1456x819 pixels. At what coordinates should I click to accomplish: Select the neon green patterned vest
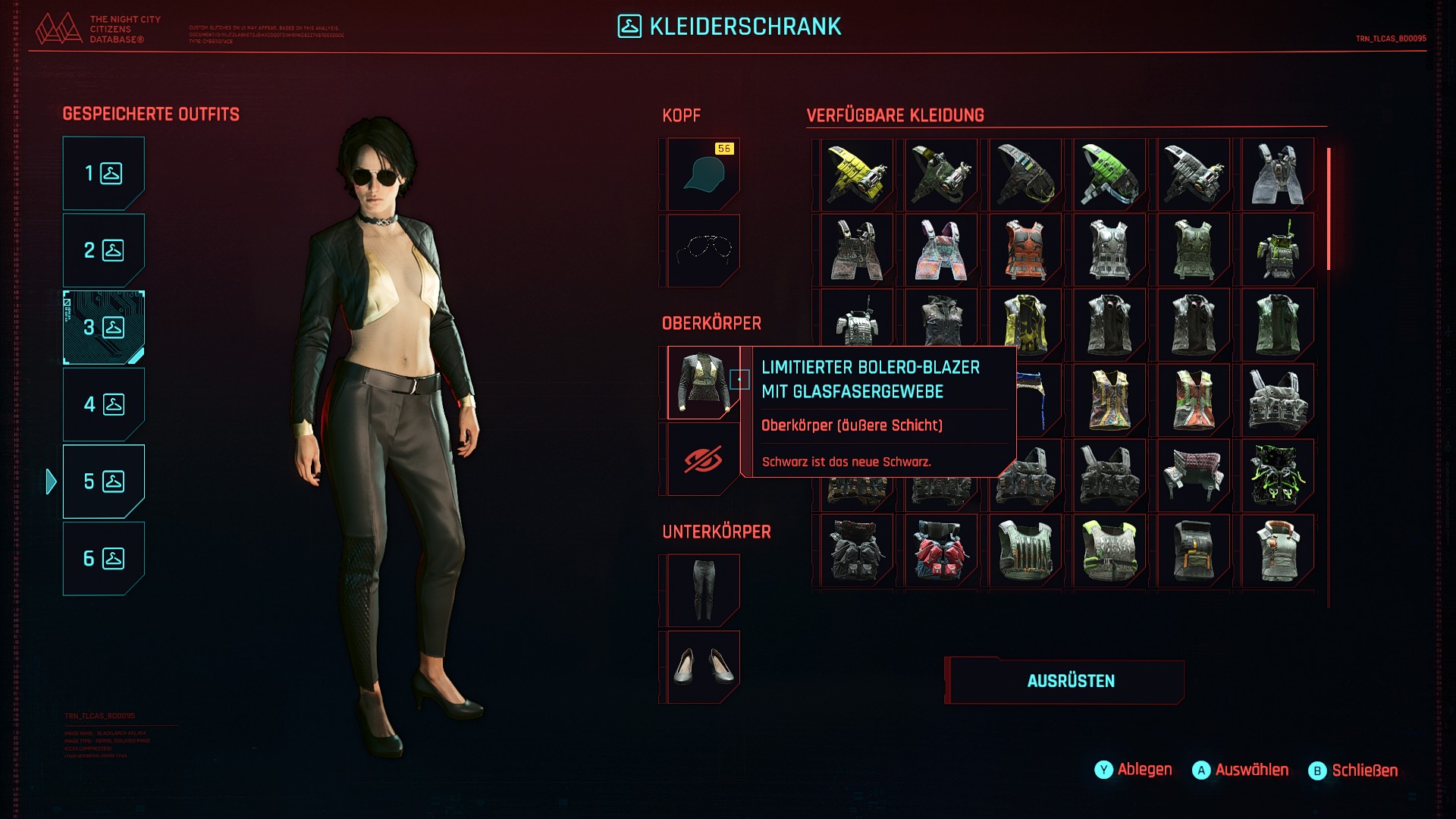(x=1278, y=475)
